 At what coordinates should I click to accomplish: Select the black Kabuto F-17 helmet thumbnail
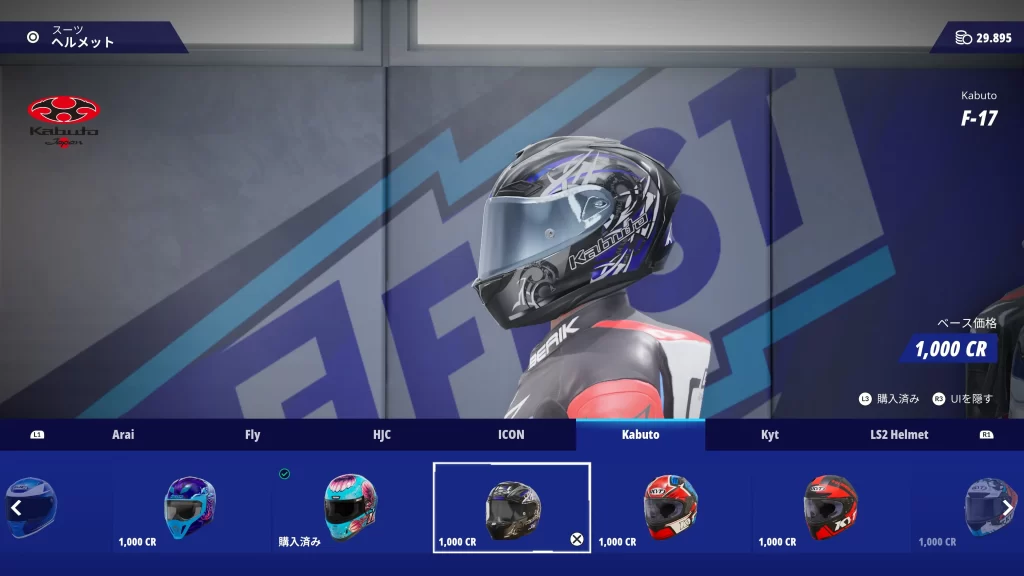[512, 506]
